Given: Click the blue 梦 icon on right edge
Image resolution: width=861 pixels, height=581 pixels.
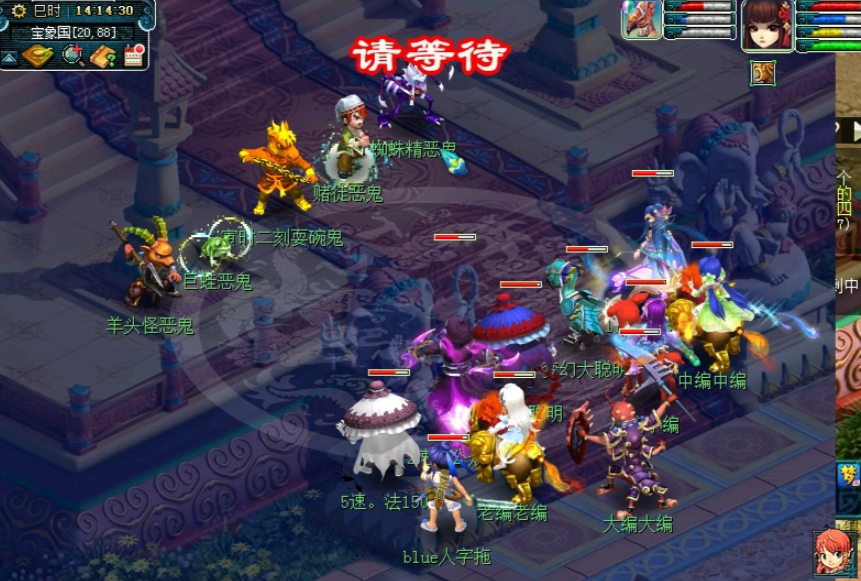Looking at the screenshot, I should point(848,478).
